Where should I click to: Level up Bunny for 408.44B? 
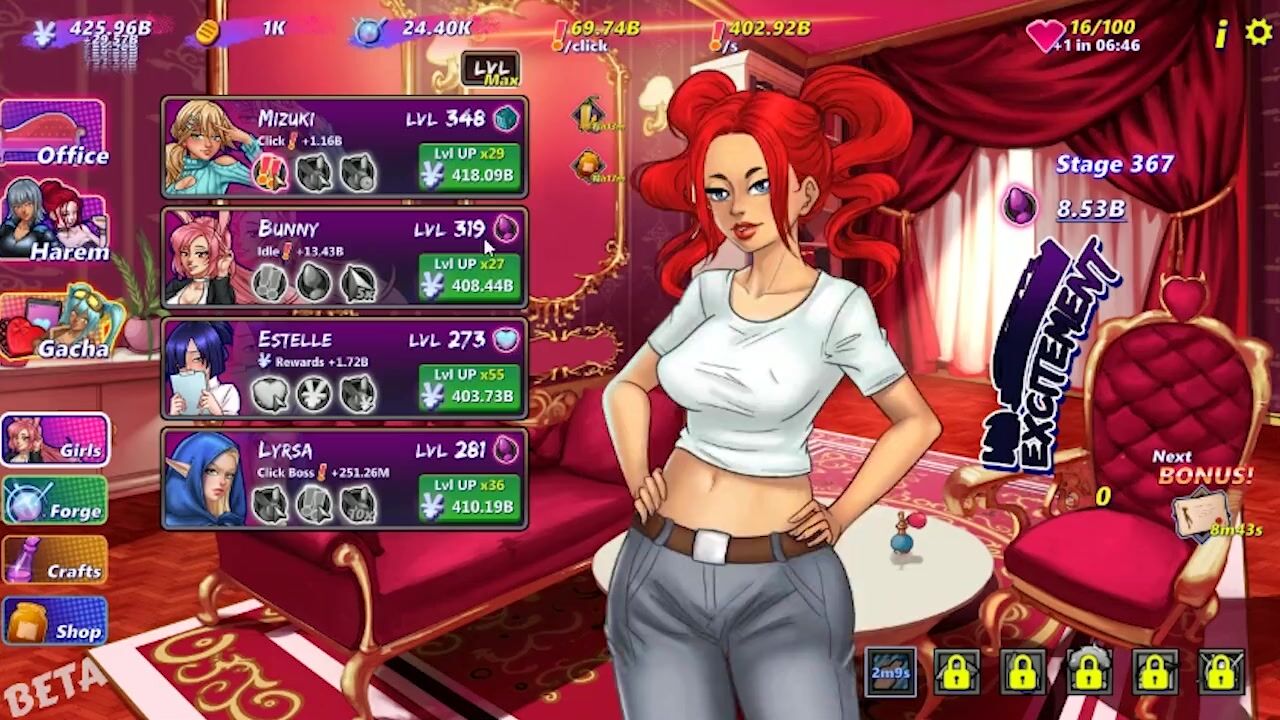(469, 276)
